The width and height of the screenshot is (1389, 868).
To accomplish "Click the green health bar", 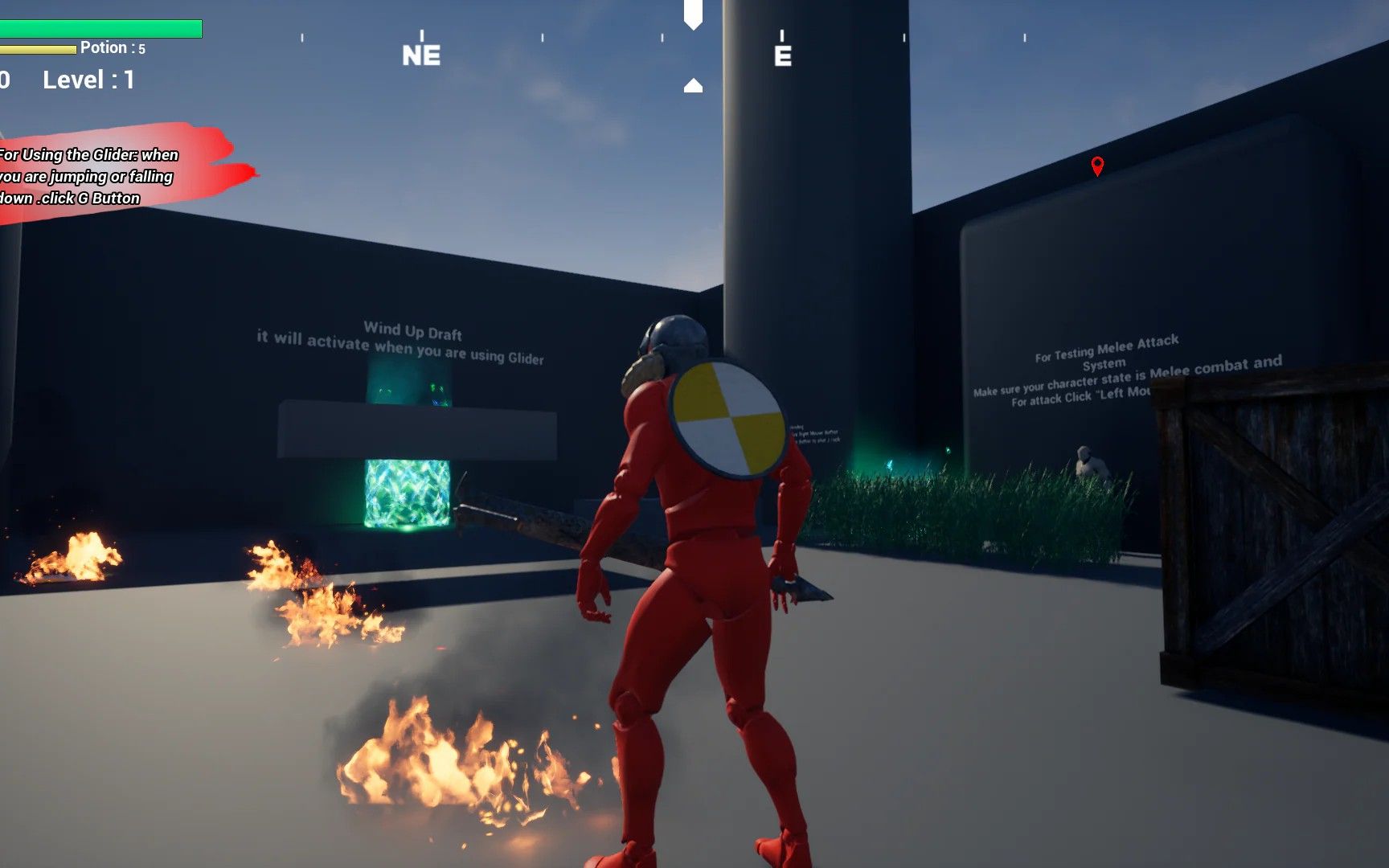I will click(100, 28).
